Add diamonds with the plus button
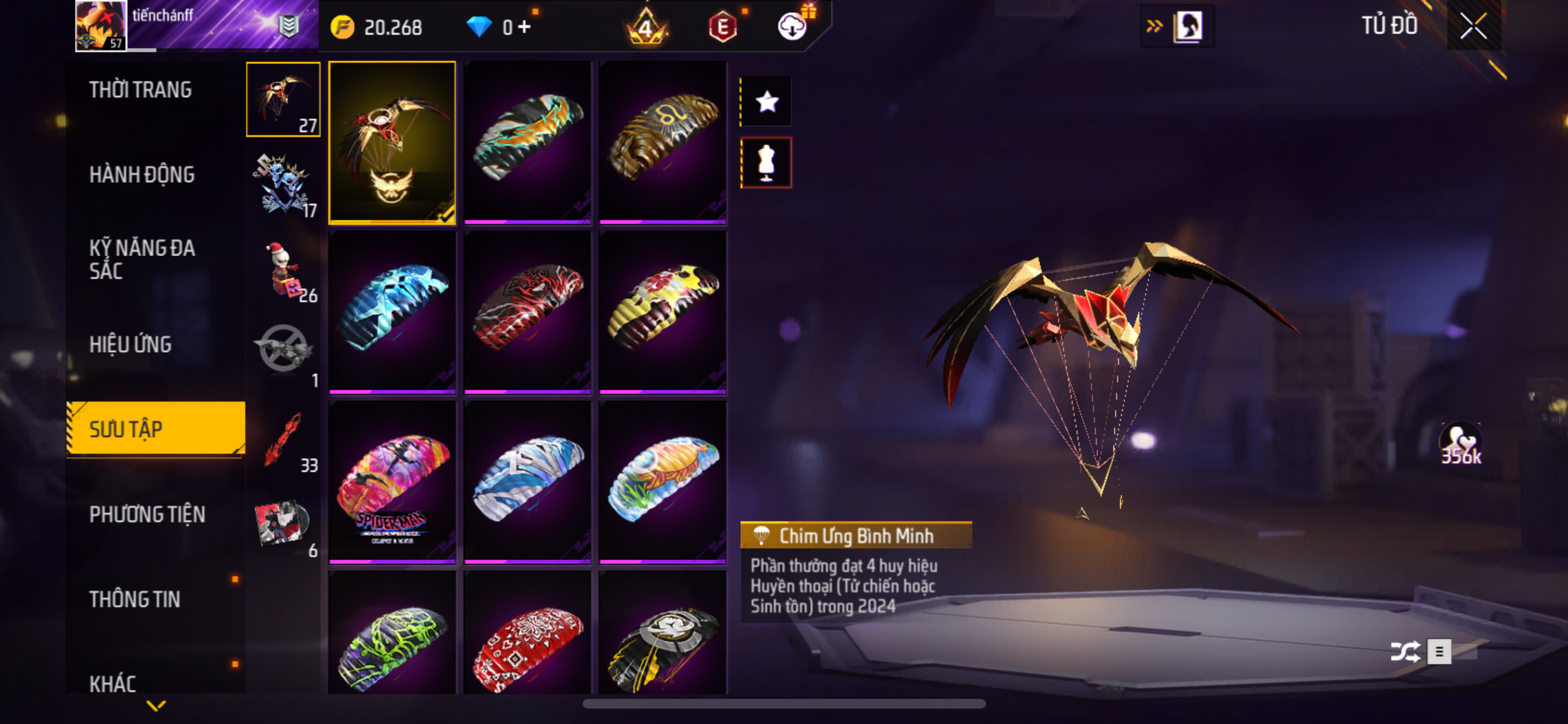1568x724 pixels. (x=525, y=26)
